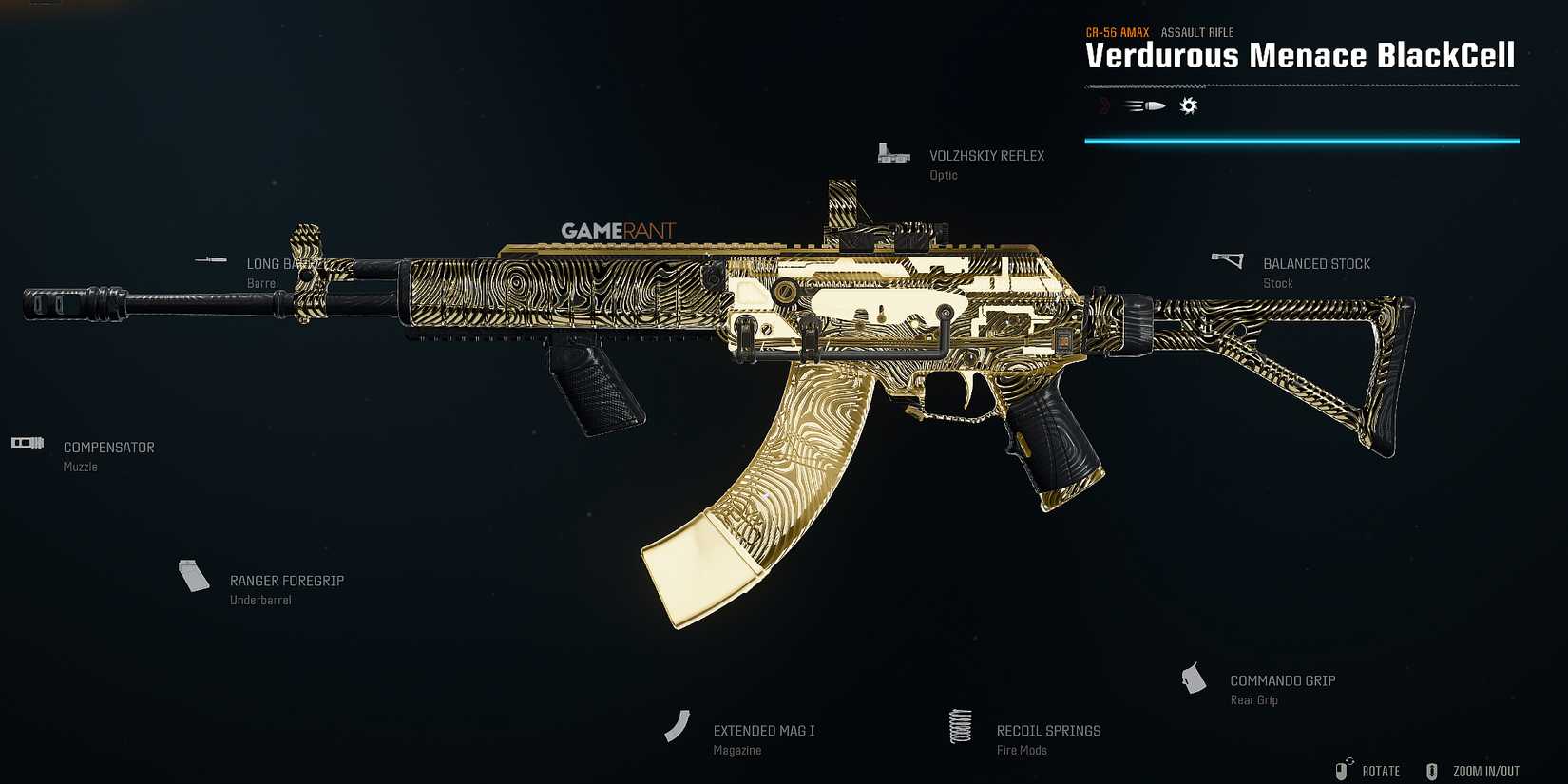The image size is (1568, 784).
Task: Click the Recoil Springs fire mods icon
Action: [959, 725]
